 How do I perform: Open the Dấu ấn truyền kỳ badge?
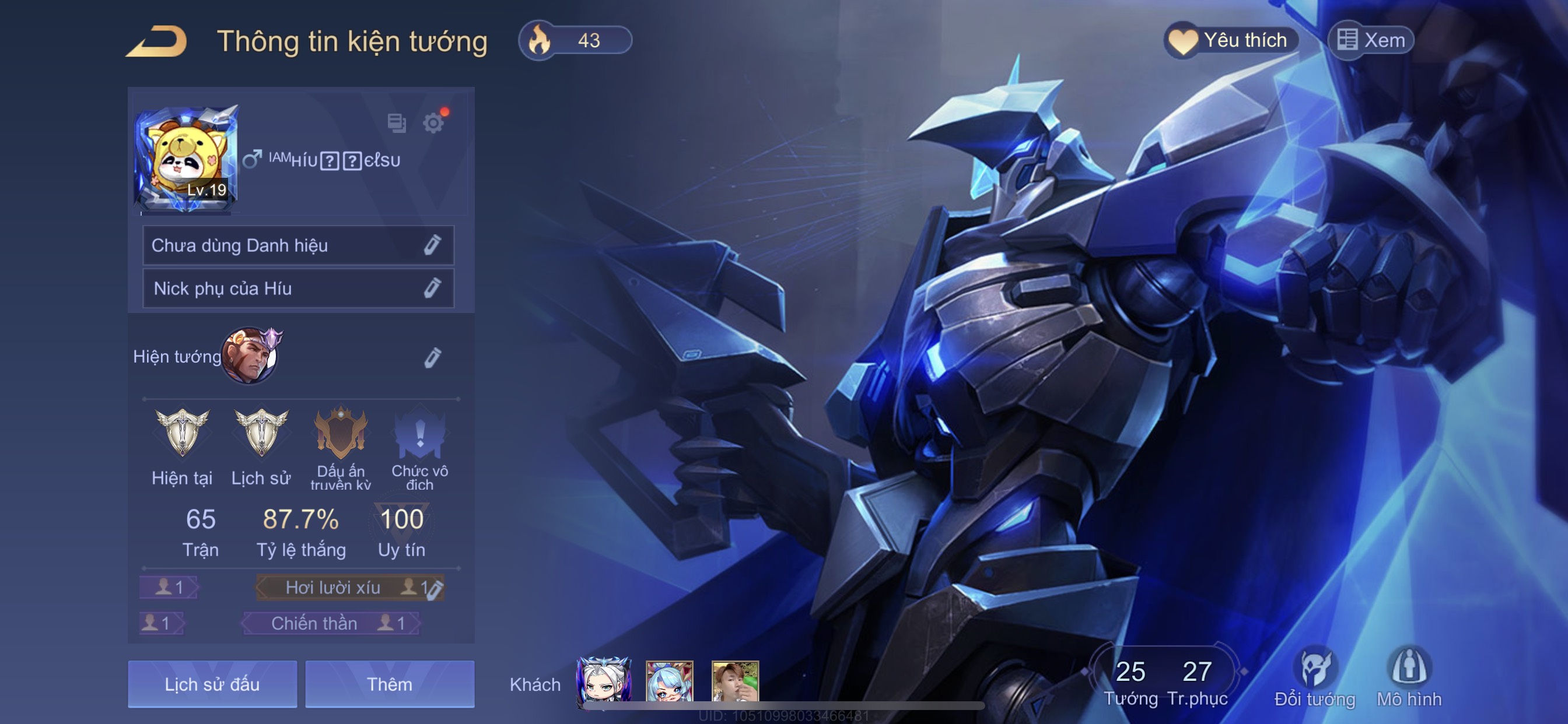click(x=340, y=433)
